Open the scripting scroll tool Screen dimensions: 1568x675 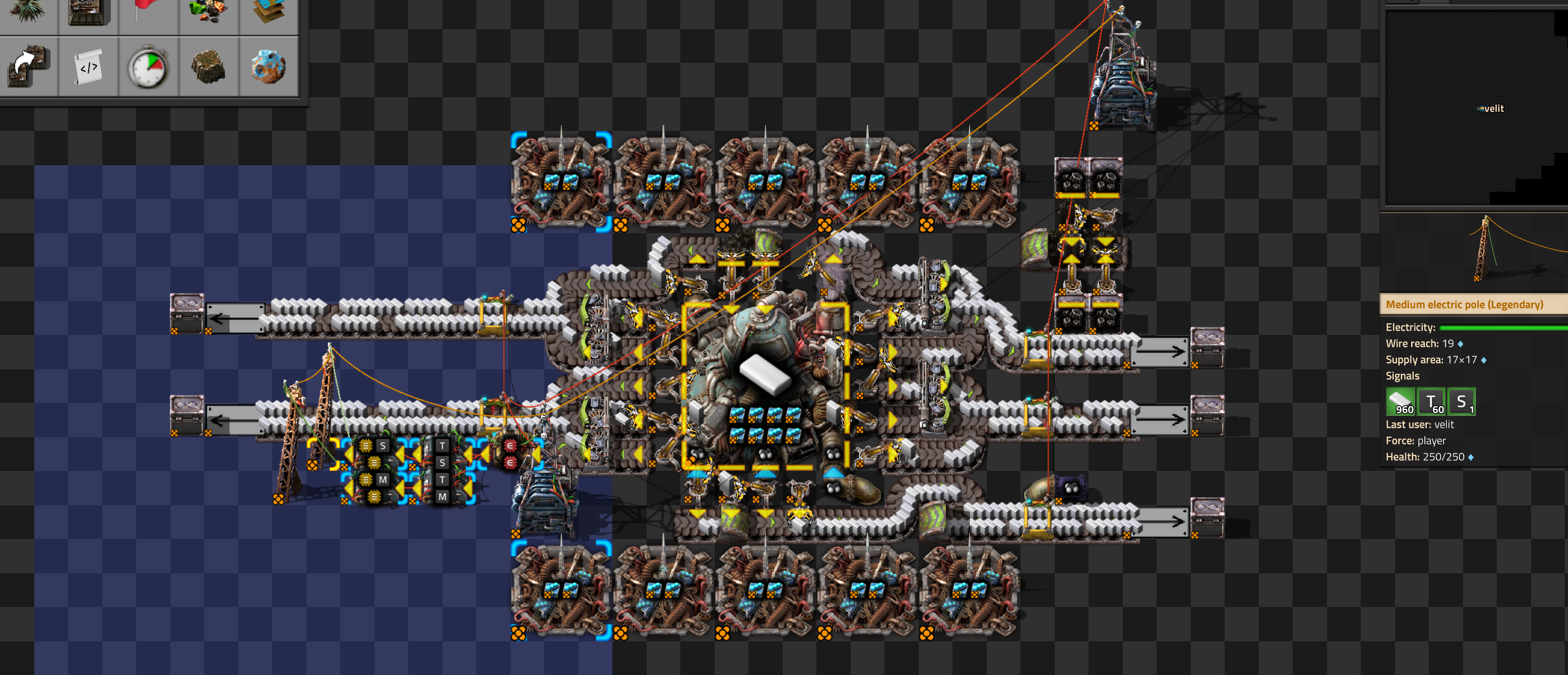89,67
